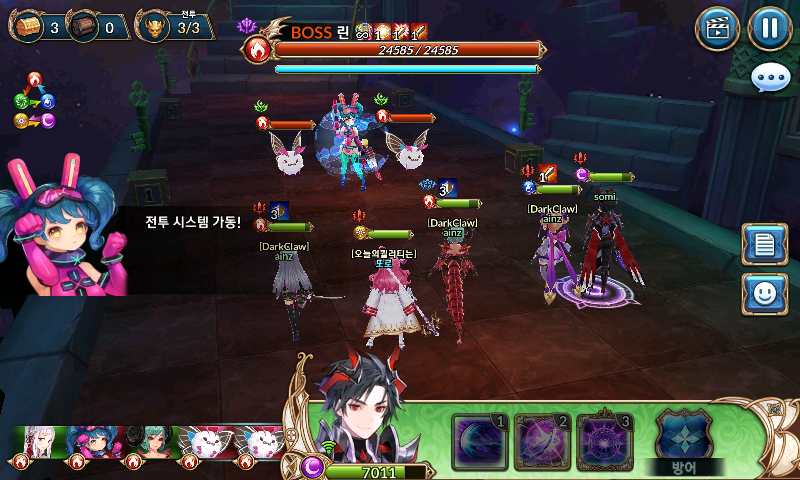The image size is (800, 480).
Task: Open the smiley emote button
Action: (764, 295)
